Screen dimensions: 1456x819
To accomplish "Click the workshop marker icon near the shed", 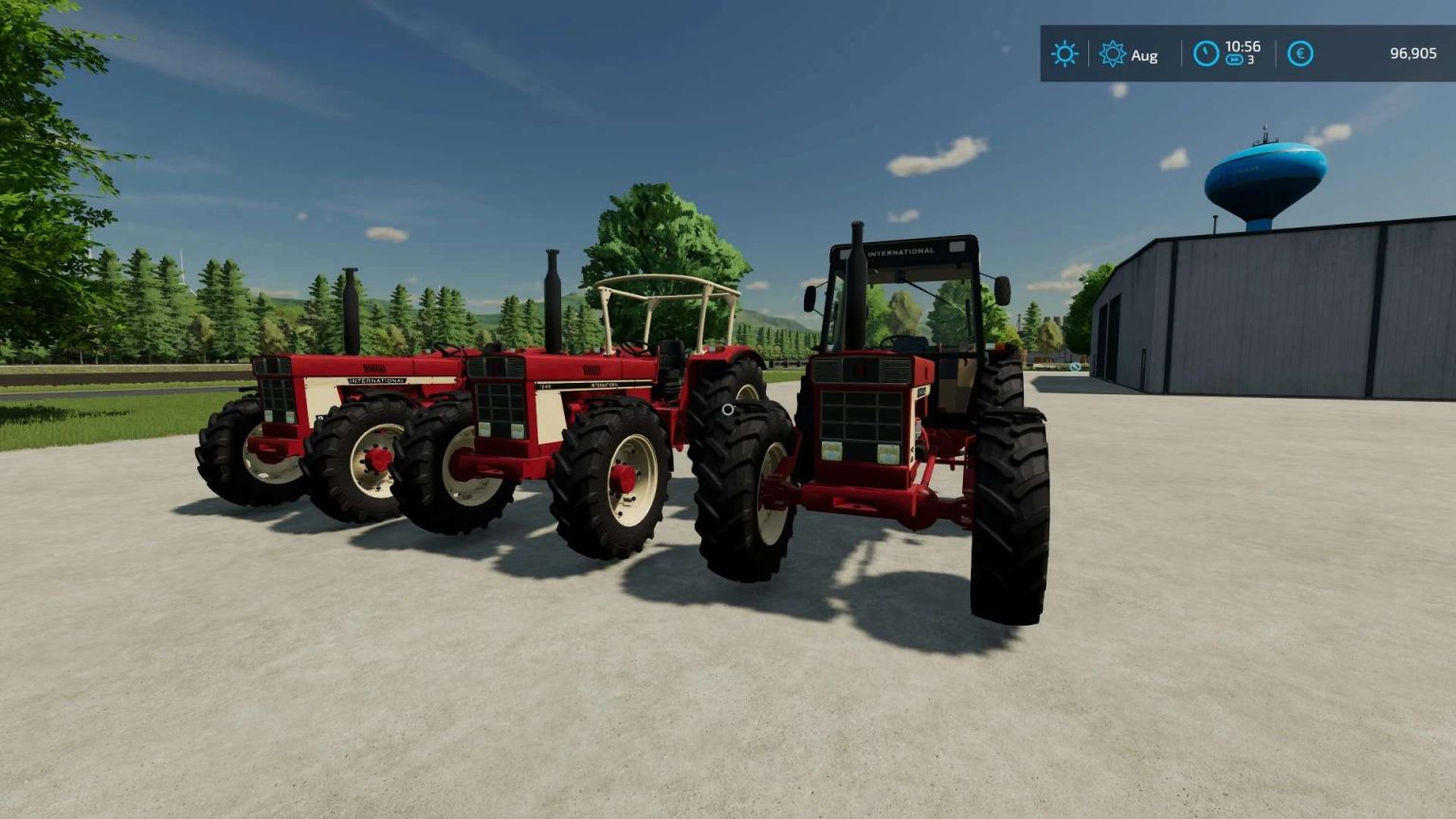I will click(x=1075, y=367).
